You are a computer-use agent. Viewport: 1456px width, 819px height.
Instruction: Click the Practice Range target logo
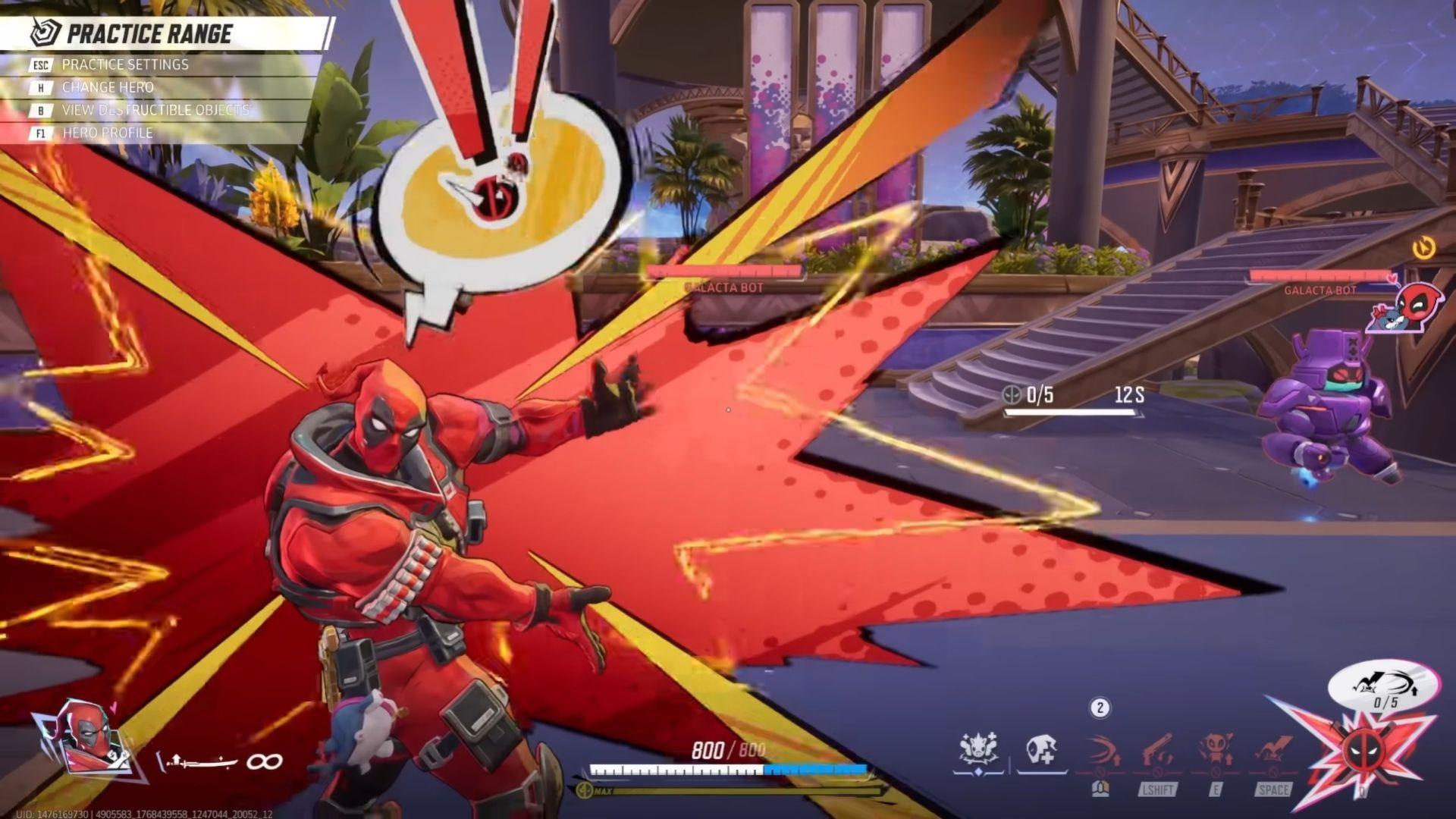click(x=44, y=33)
